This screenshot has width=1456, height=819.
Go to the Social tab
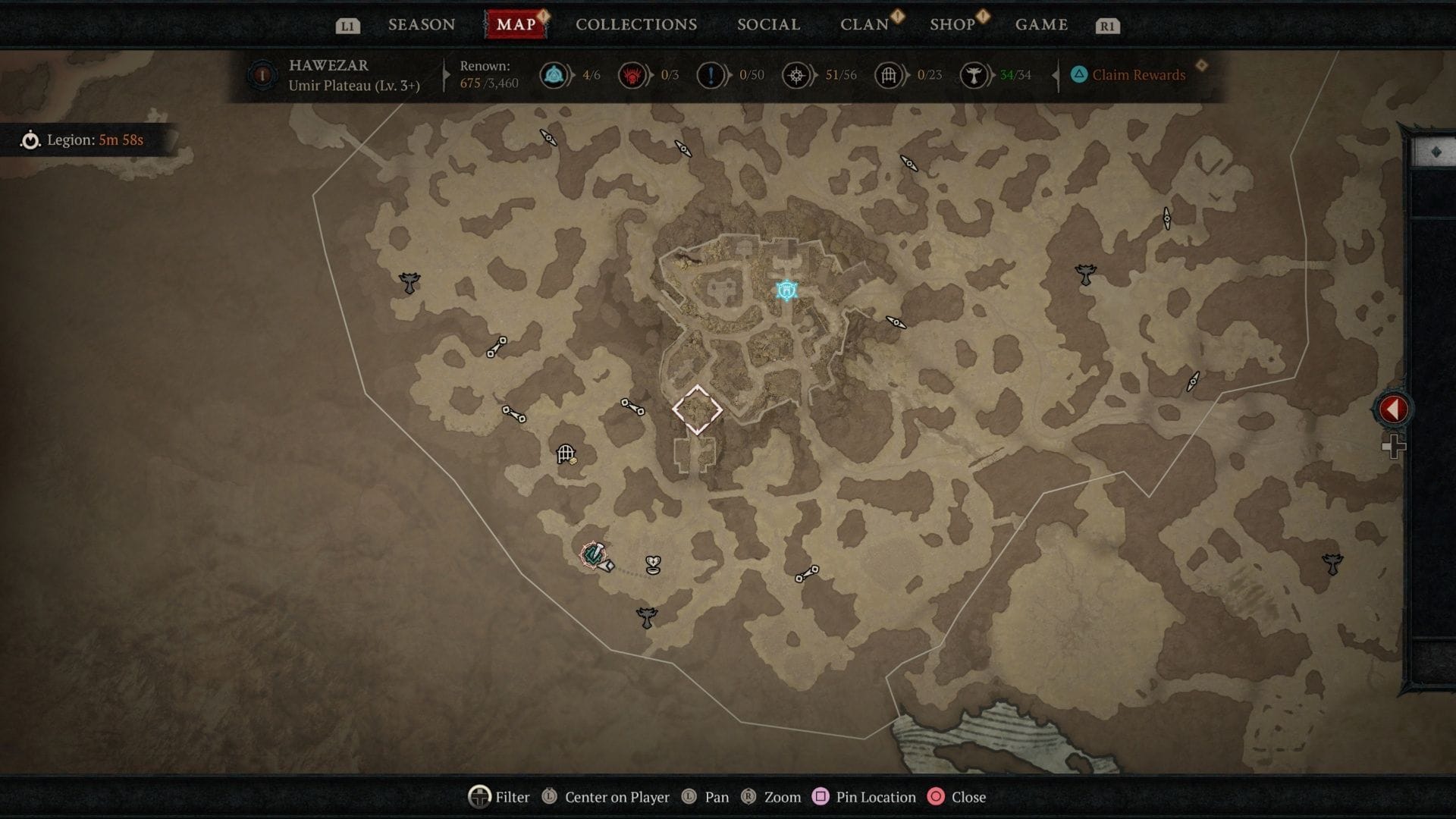coord(768,24)
